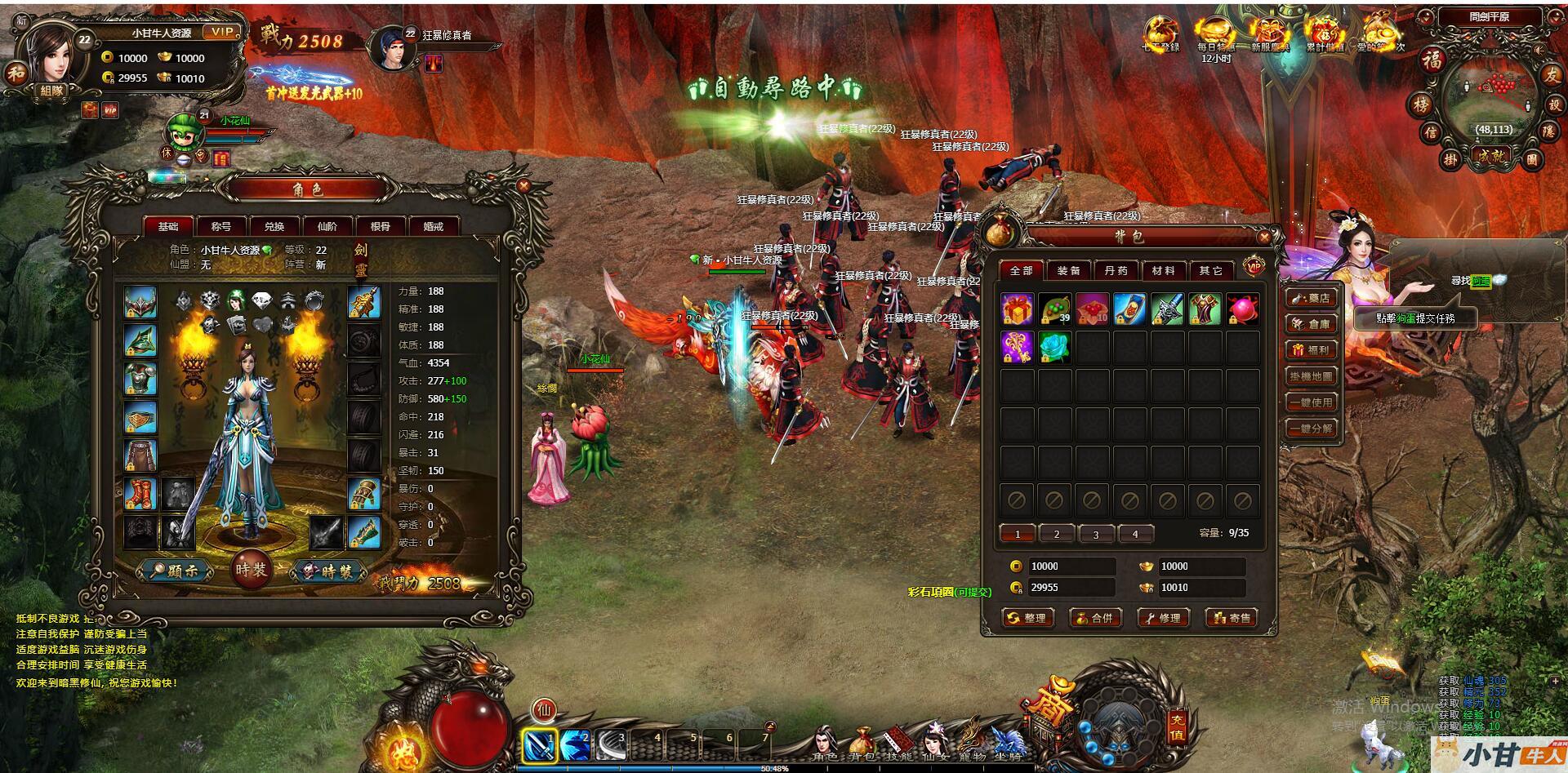This screenshot has width=1568, height=773.
Task: Open the 仙阶 character tab
Action: tap(327, 227)
